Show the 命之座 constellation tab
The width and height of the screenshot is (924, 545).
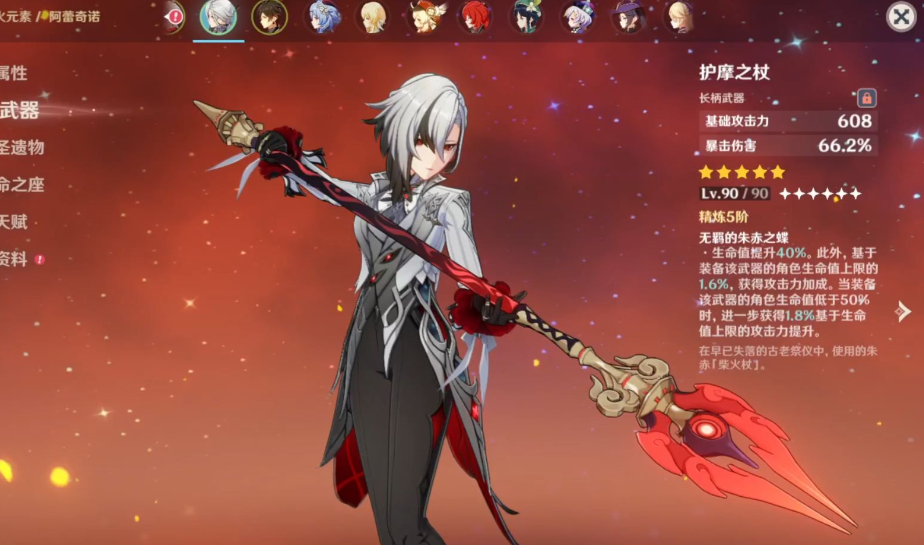(22, 185)
